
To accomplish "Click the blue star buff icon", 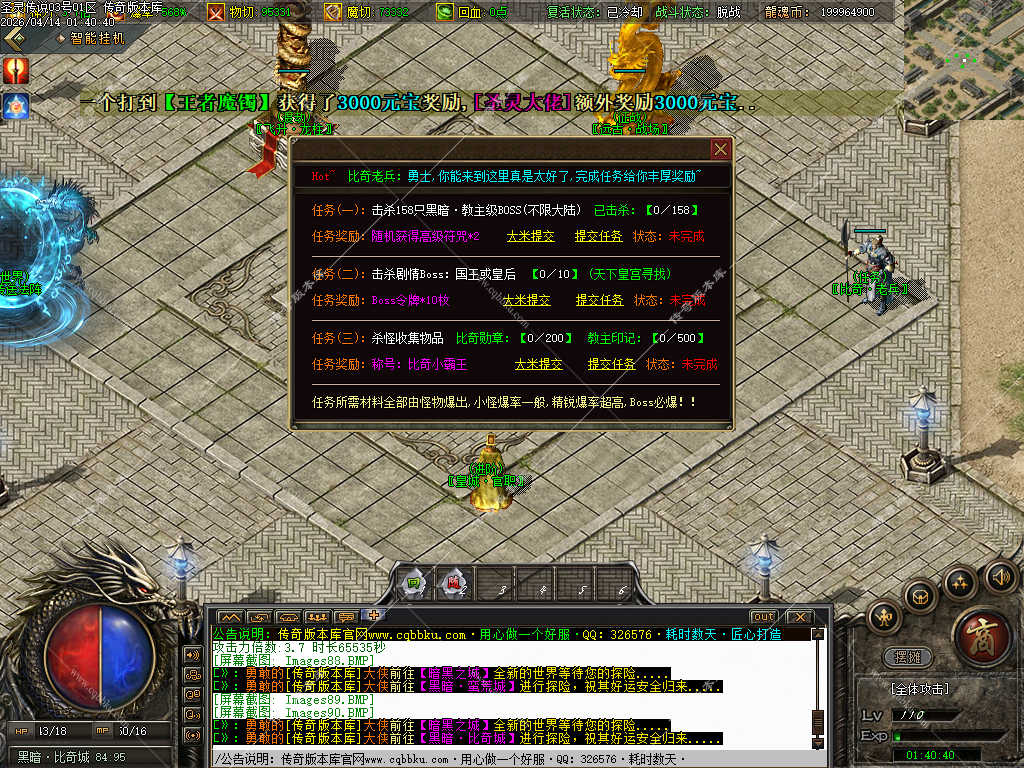I will tap(16, 105).
